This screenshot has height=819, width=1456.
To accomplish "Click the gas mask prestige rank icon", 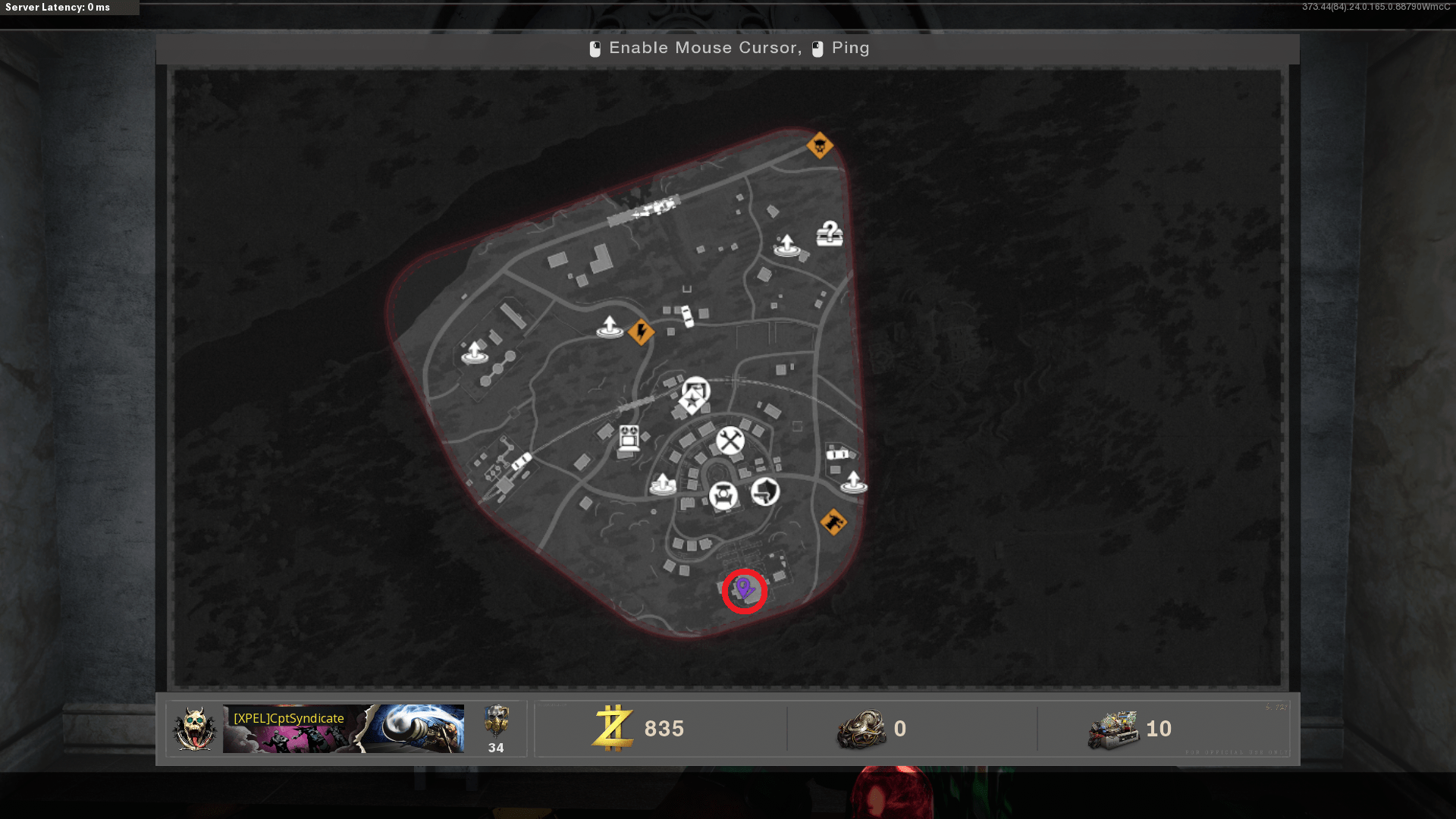I will (496, 721).
